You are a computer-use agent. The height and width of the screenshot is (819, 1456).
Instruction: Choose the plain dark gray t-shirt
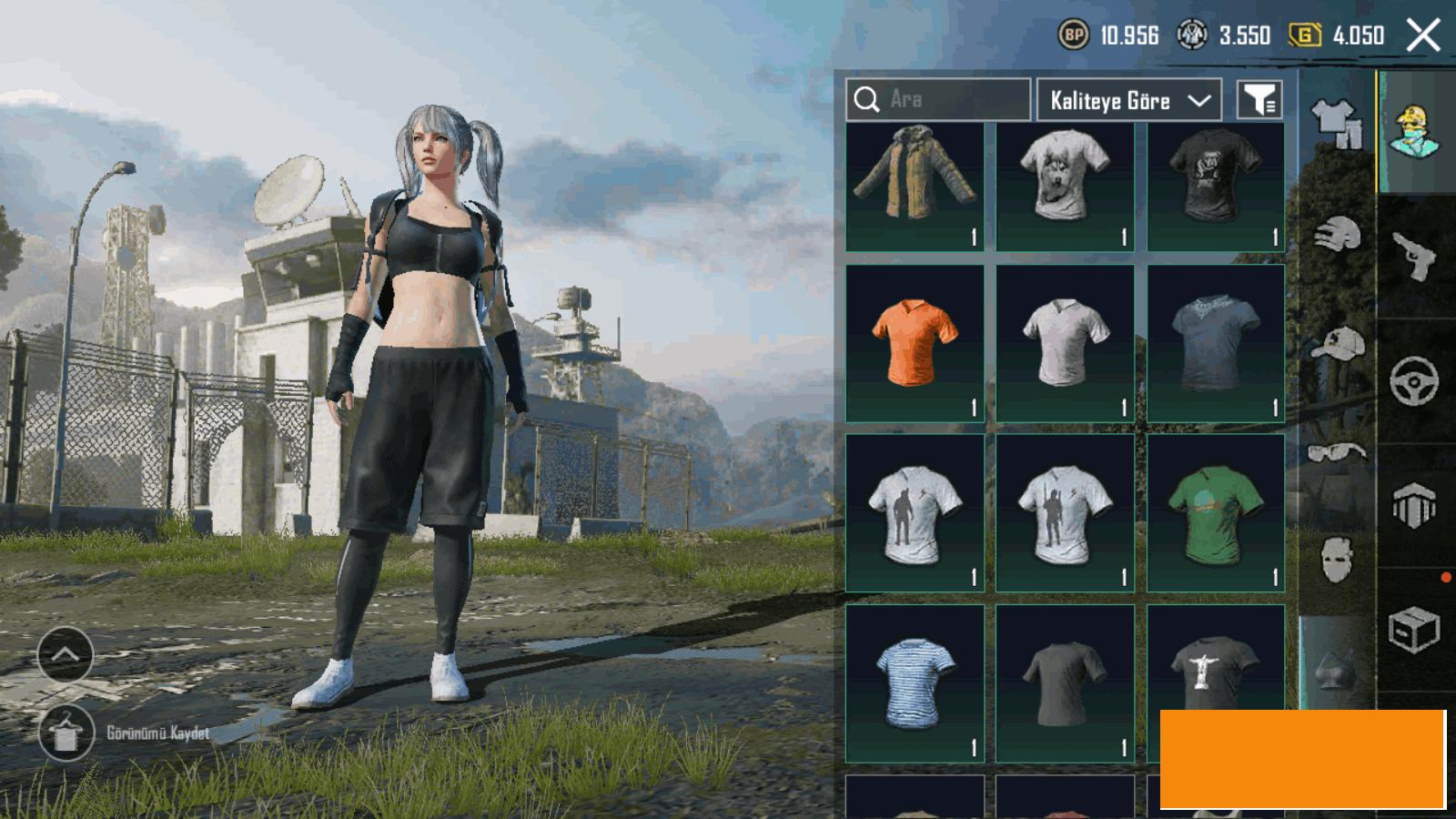1065,682
